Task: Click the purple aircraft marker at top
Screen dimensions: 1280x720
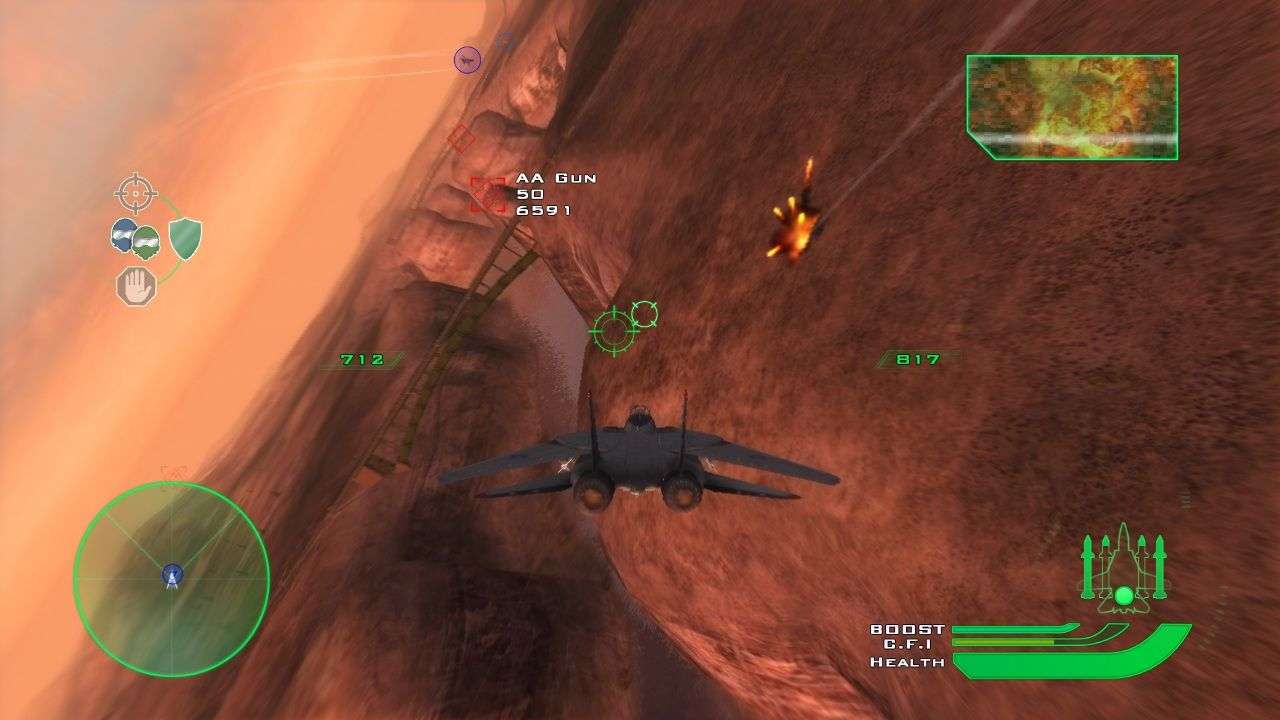Action: pos(465,58)
